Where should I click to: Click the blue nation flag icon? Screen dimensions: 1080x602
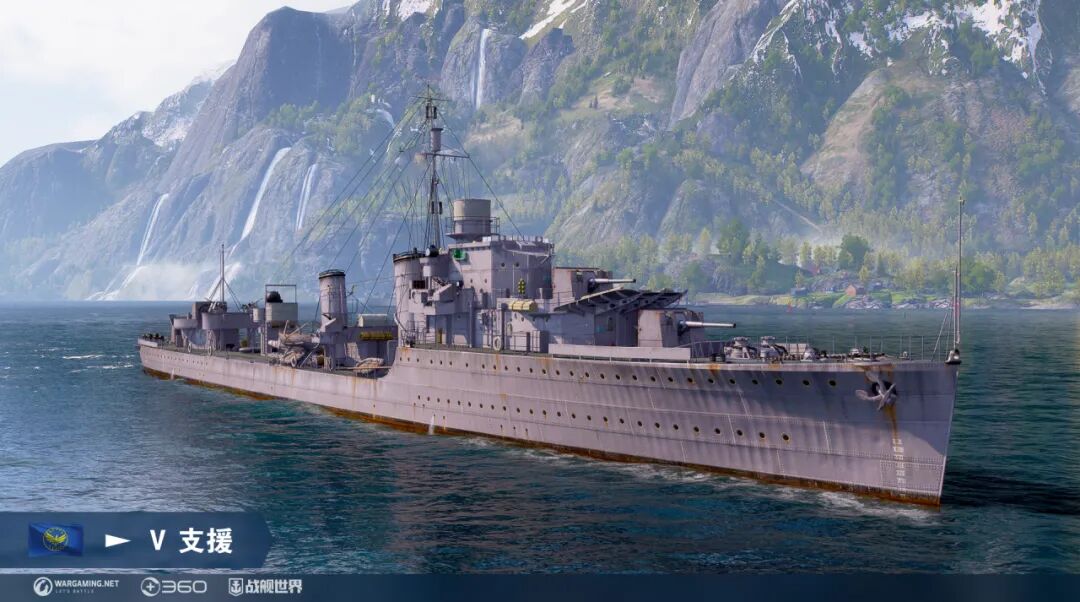click(55, 540)
